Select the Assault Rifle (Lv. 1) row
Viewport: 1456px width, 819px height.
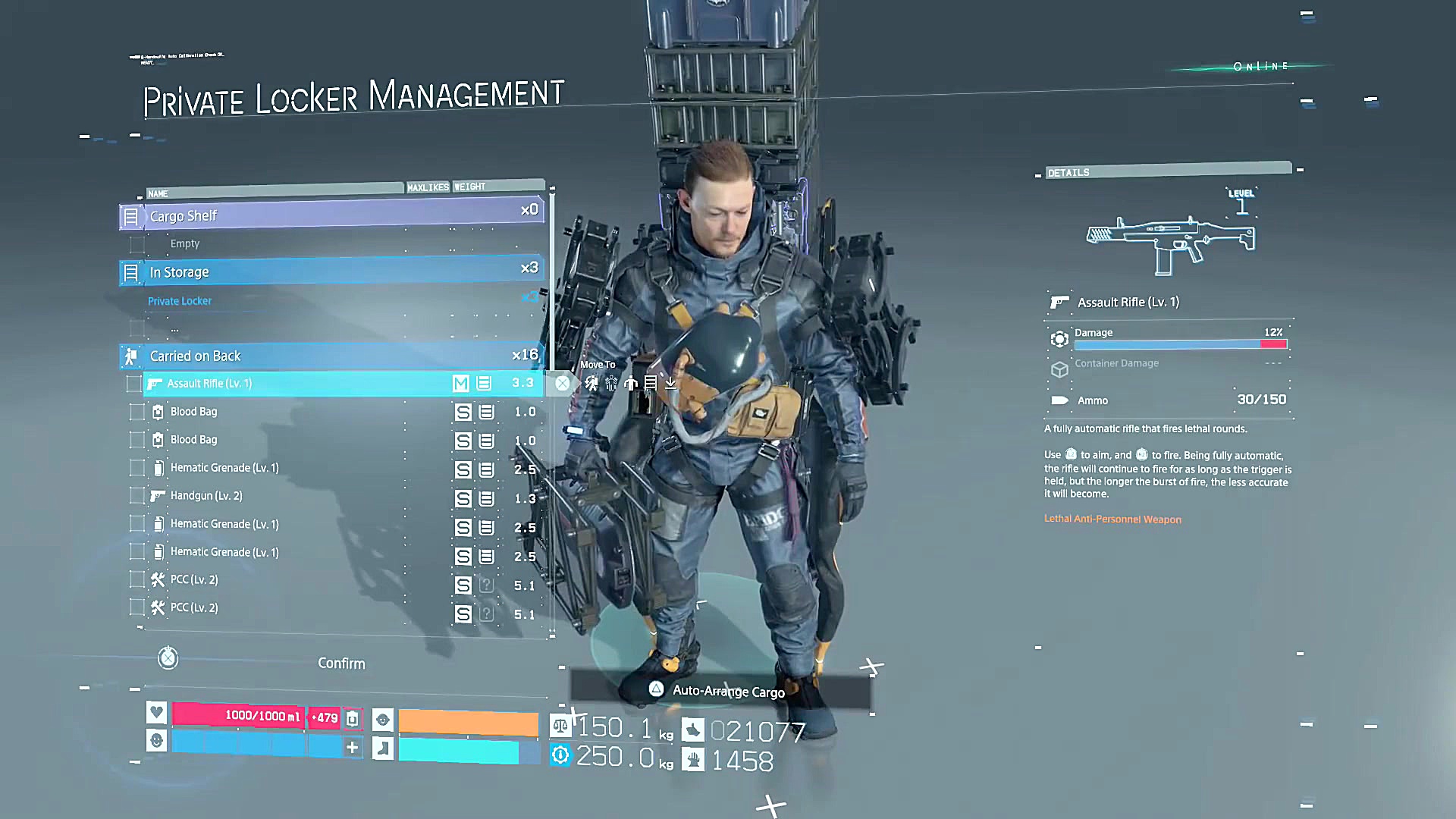[x=303, y=384]
